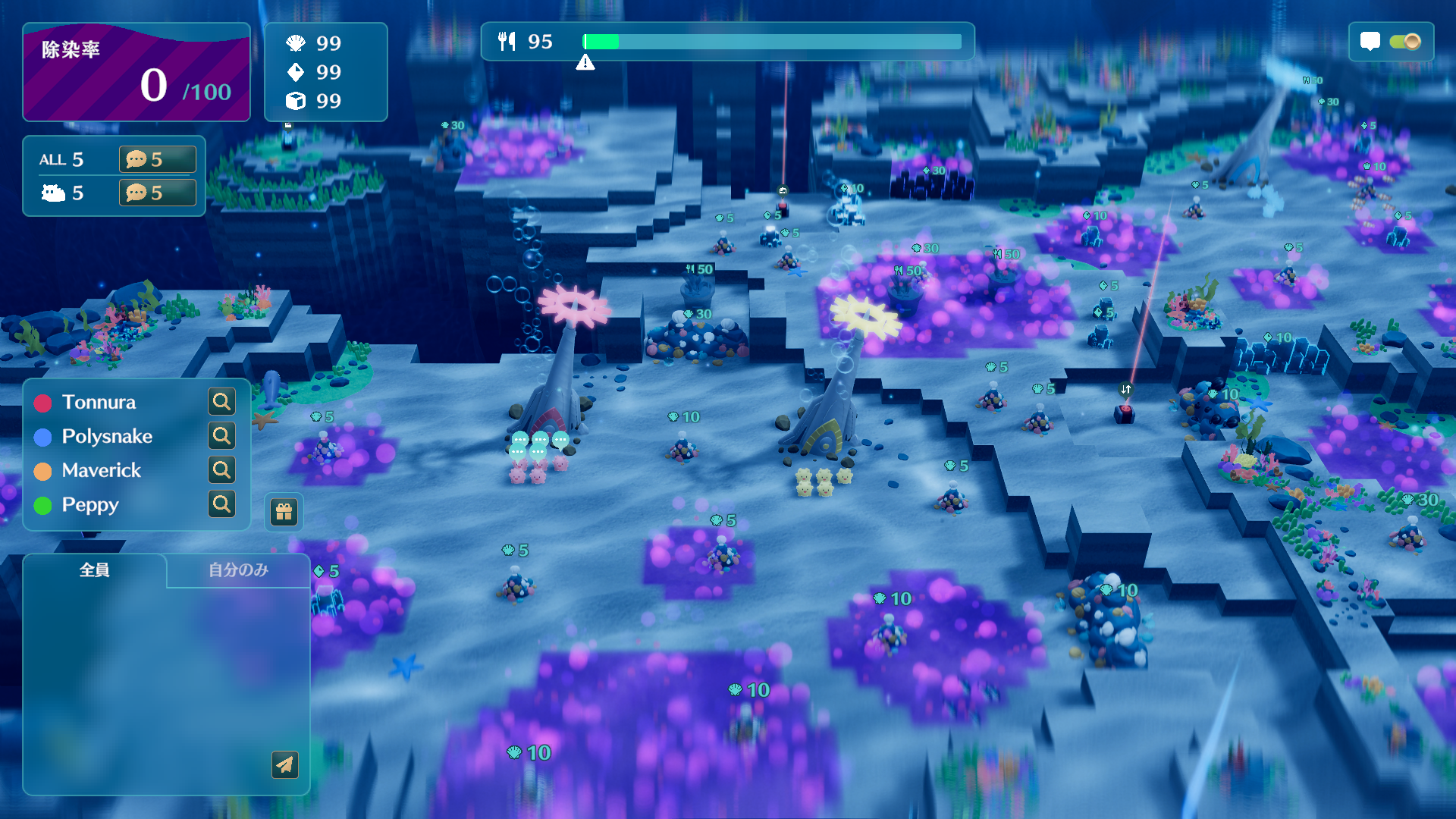Open Maverick's view with the magnifier icon

221,470
